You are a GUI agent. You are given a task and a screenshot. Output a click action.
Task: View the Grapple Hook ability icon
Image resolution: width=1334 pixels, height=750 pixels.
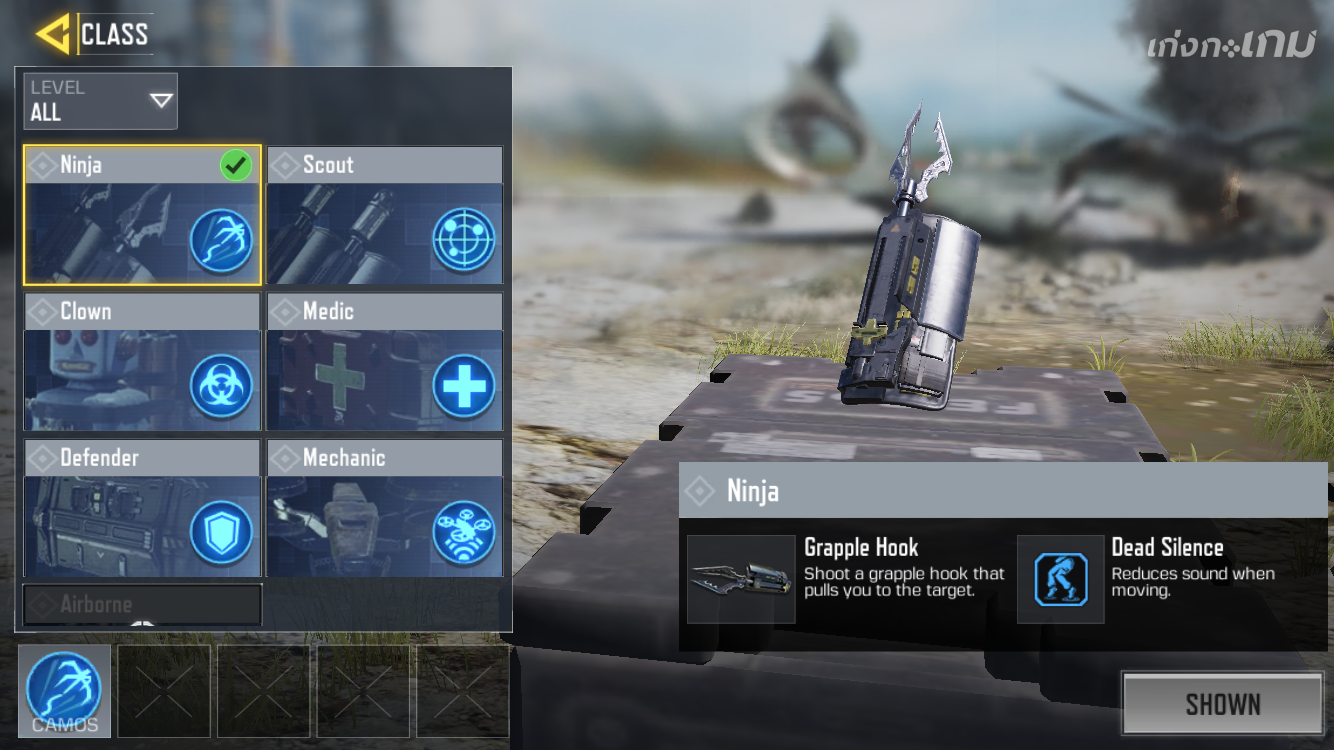click(741, 579)
